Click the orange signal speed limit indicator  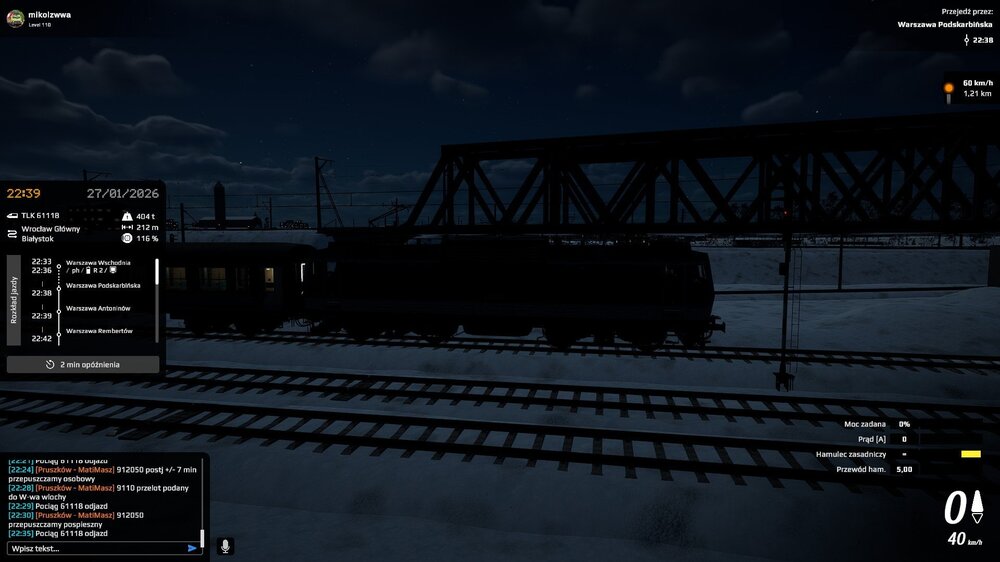pyautogui.click(x=949, y=88)
